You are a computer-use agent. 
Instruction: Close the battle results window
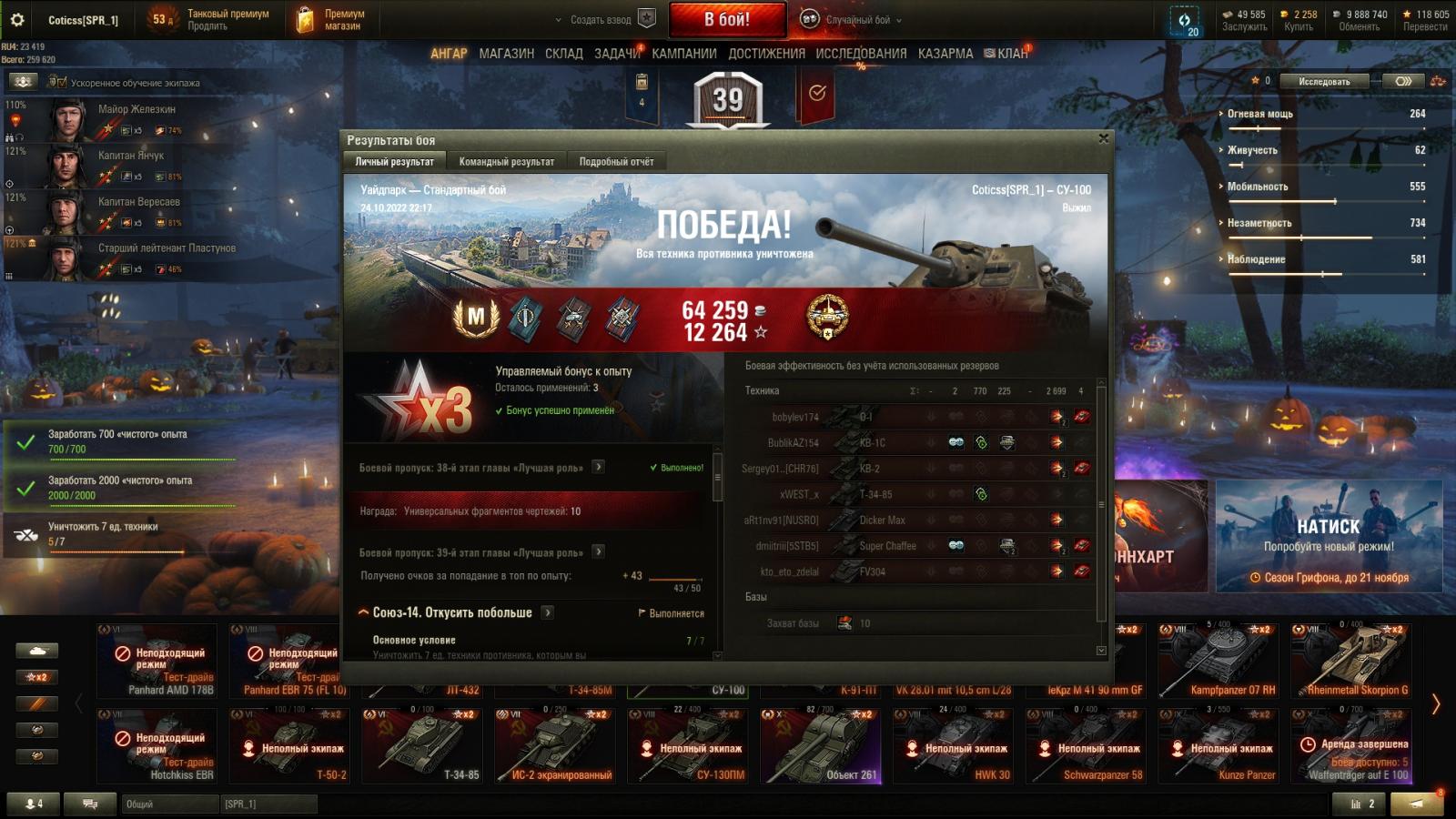[x=1103, y=139]
